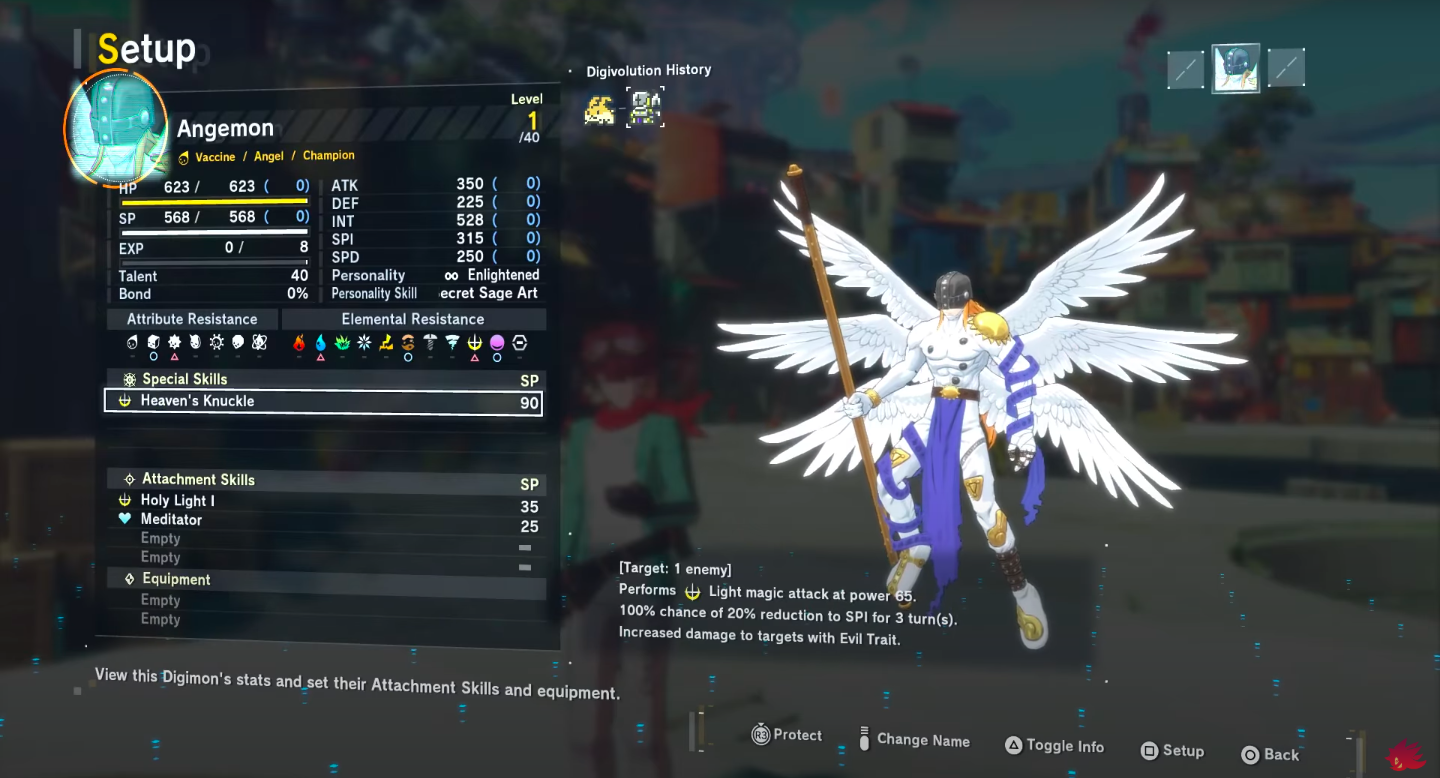Select the Angemon party slot thumbnail
Image resolution: width=1440 pixels, height=778 pixels.
tap(1235, 68)
